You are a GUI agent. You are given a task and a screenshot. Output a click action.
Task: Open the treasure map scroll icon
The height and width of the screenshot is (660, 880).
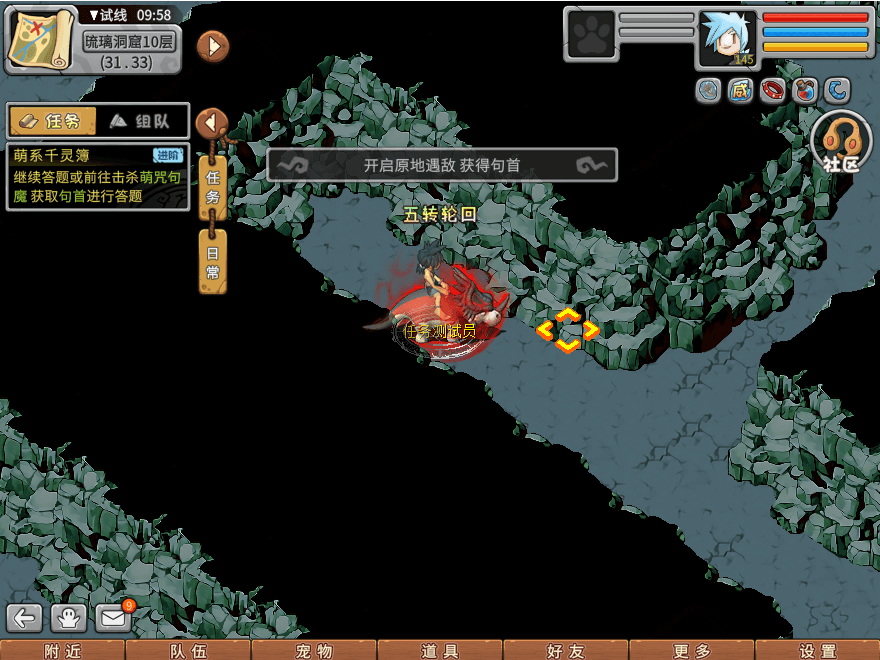tap(39, 40)
